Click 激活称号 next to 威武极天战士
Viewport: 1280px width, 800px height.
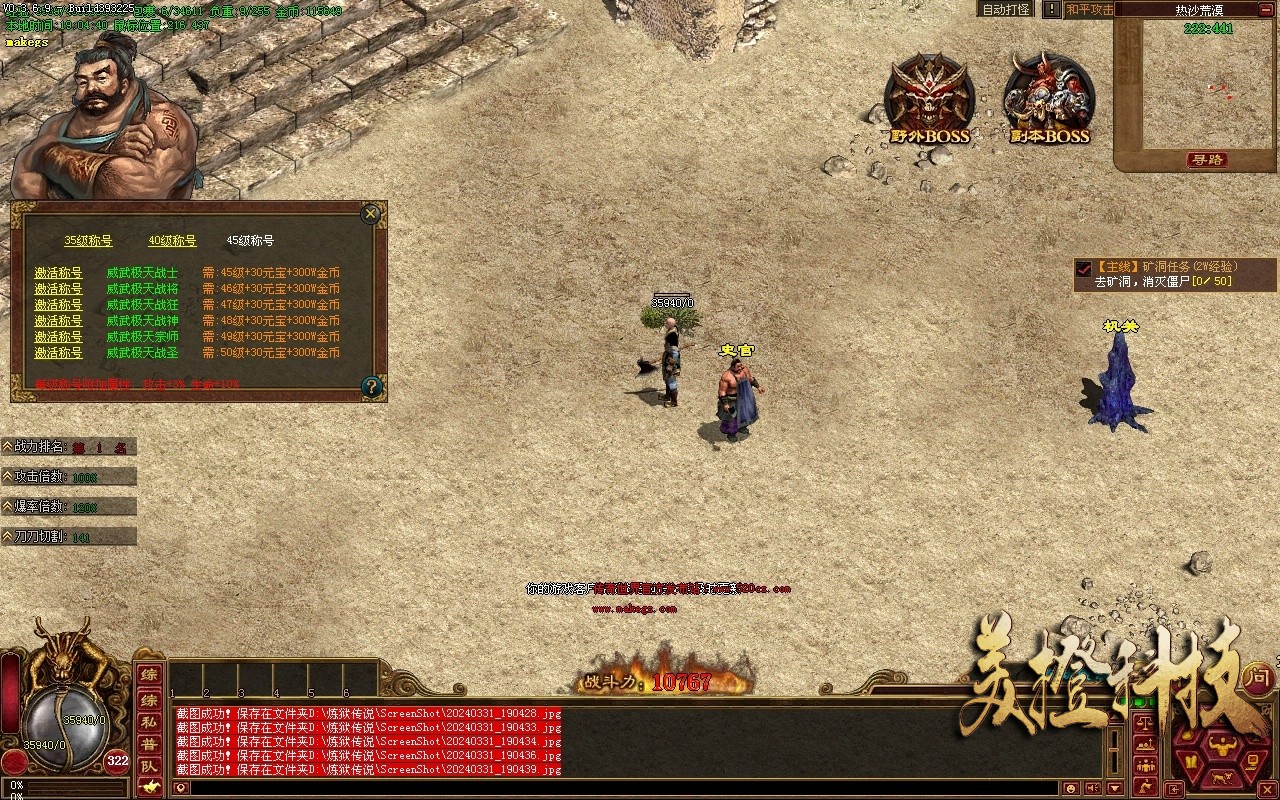point(58,271)
